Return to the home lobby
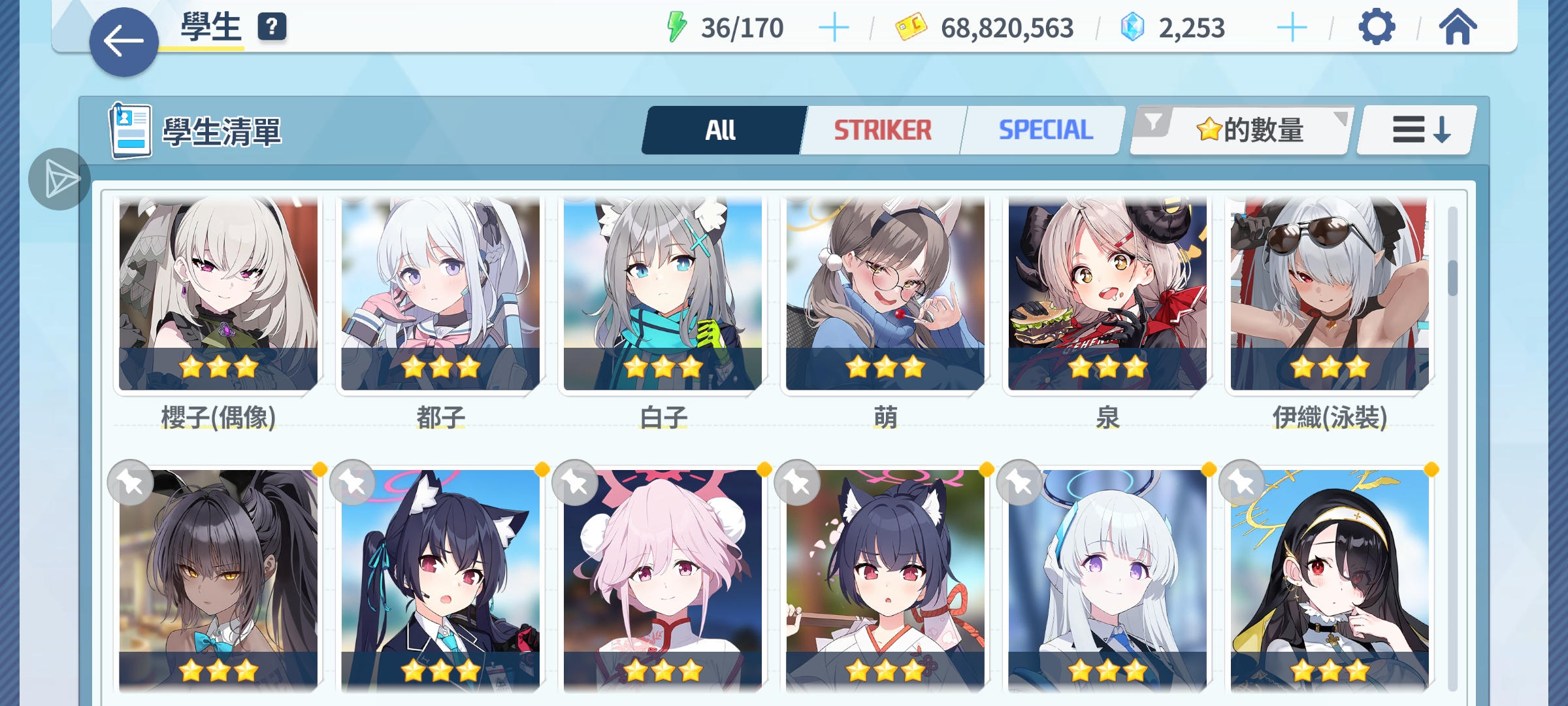1568x706 pixels. [x=1458, y=28]
